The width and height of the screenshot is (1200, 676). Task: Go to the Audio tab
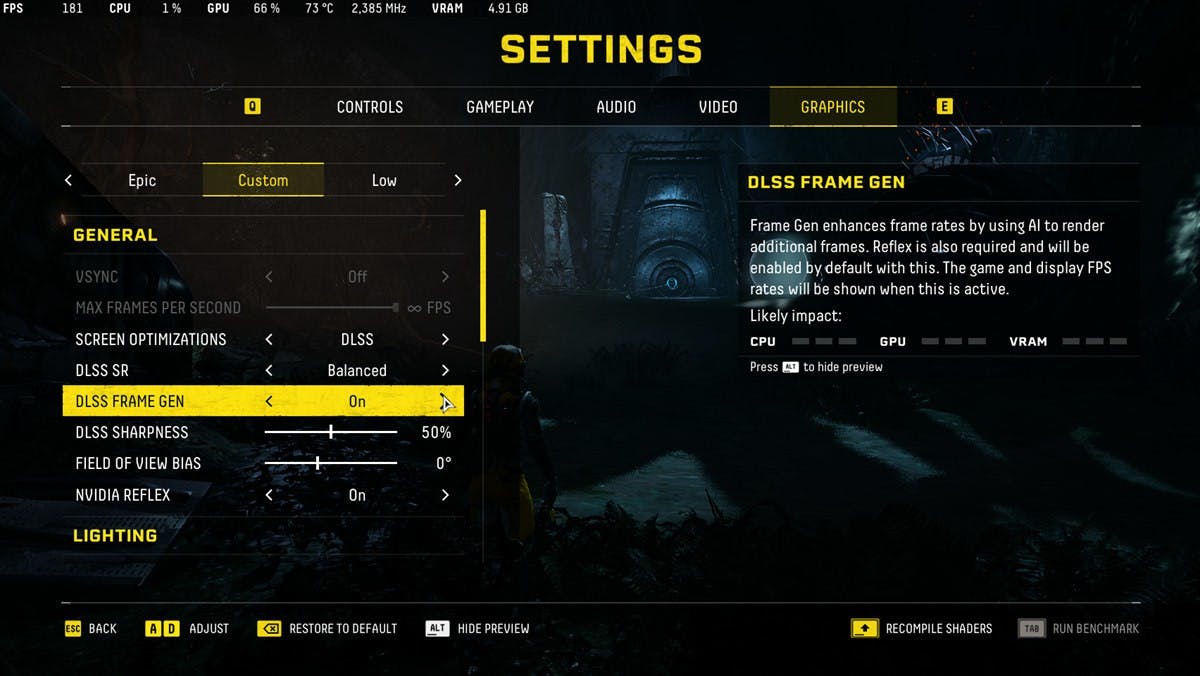616,107
